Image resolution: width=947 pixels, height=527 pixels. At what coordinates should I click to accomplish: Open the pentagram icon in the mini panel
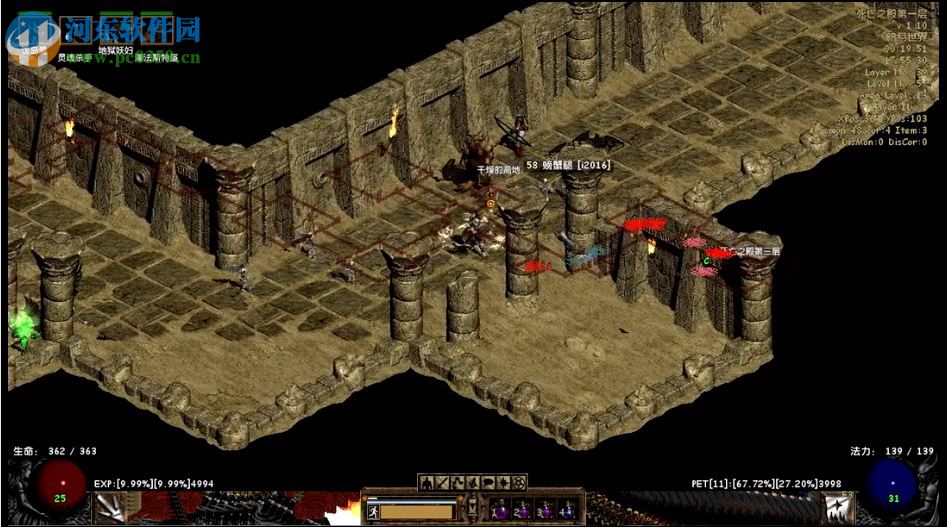coord(519,482)
